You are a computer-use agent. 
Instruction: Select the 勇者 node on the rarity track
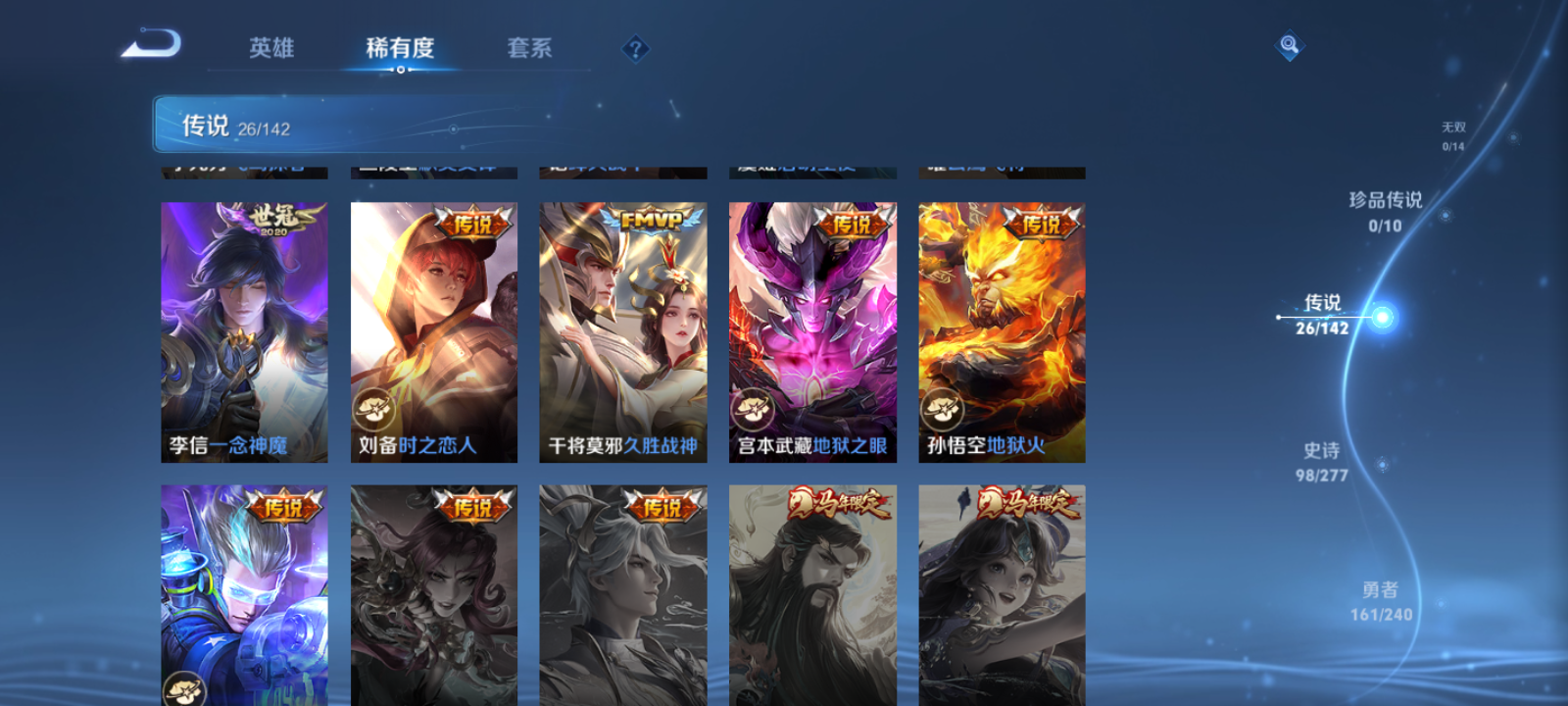pos(1383,600)
